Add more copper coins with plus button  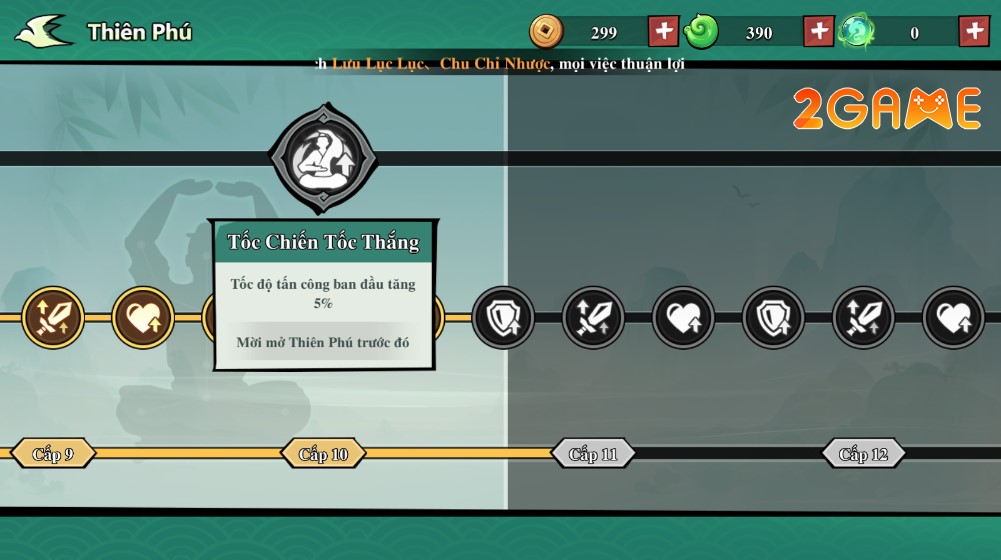663,31
